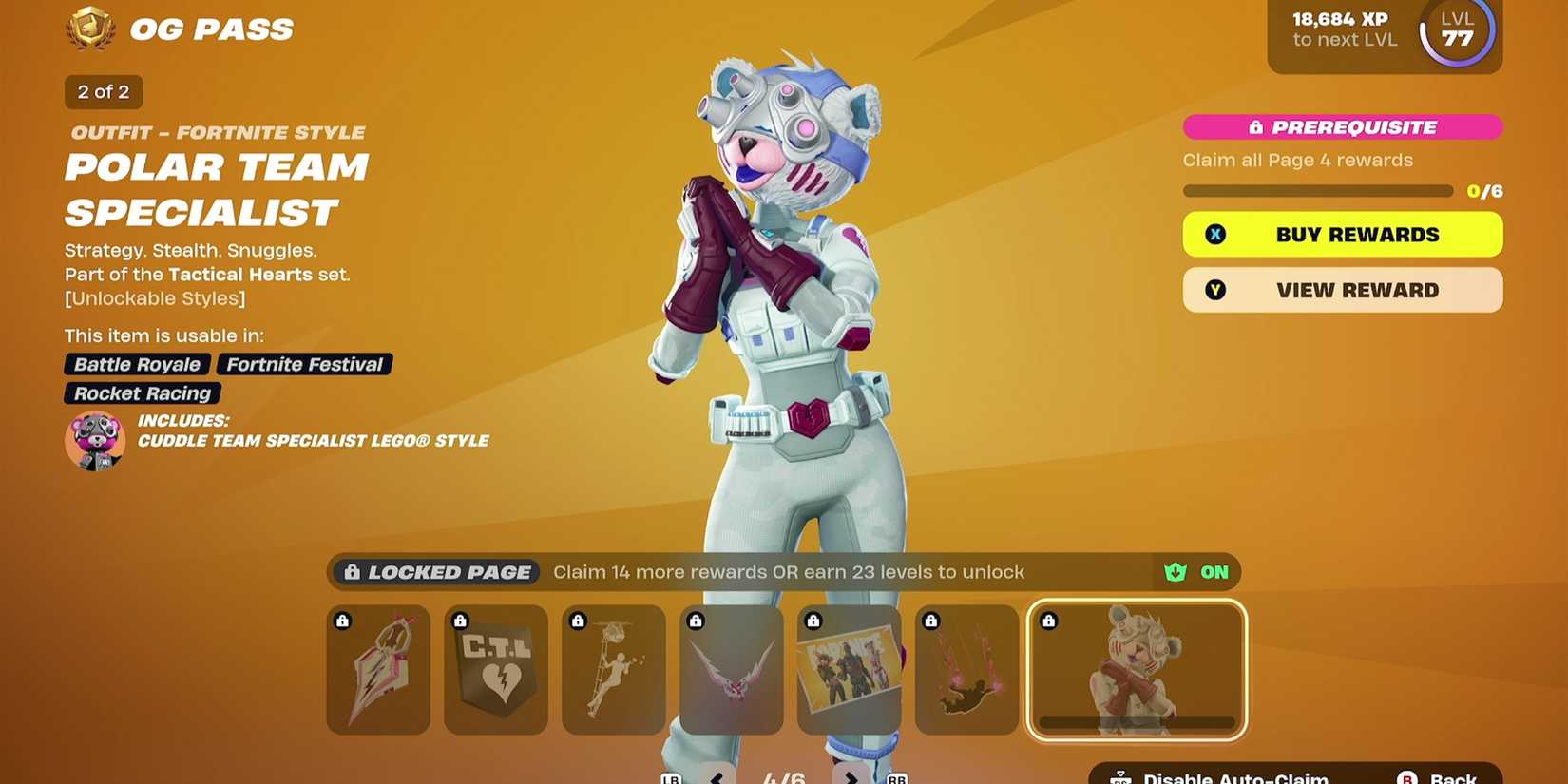
Task: Select the Fortnite Festival tag
Action: (x=303, y=364)
